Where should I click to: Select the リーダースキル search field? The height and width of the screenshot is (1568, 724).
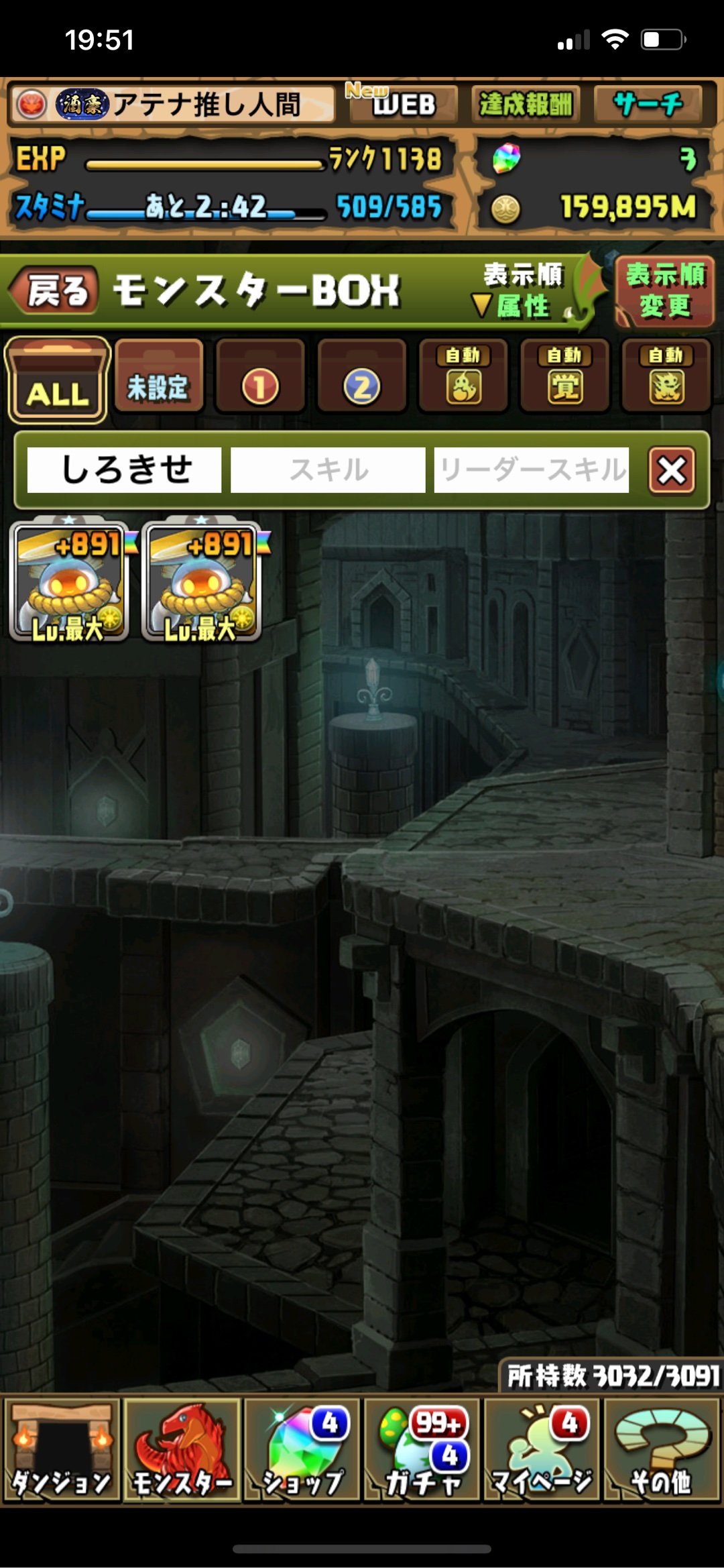(x=531, y=469)
